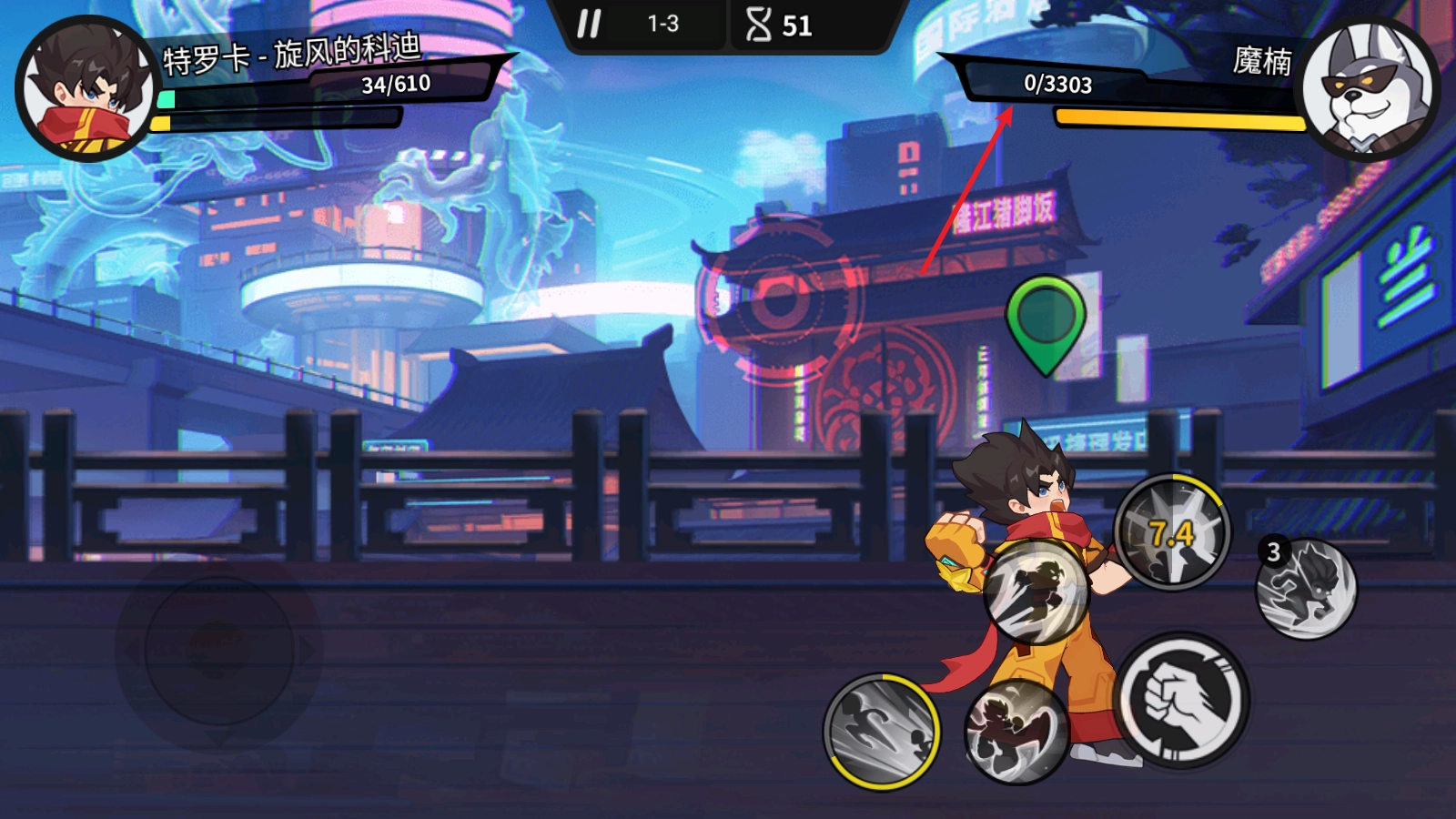Select the player portrait of 特罗卡

(87, 90)
